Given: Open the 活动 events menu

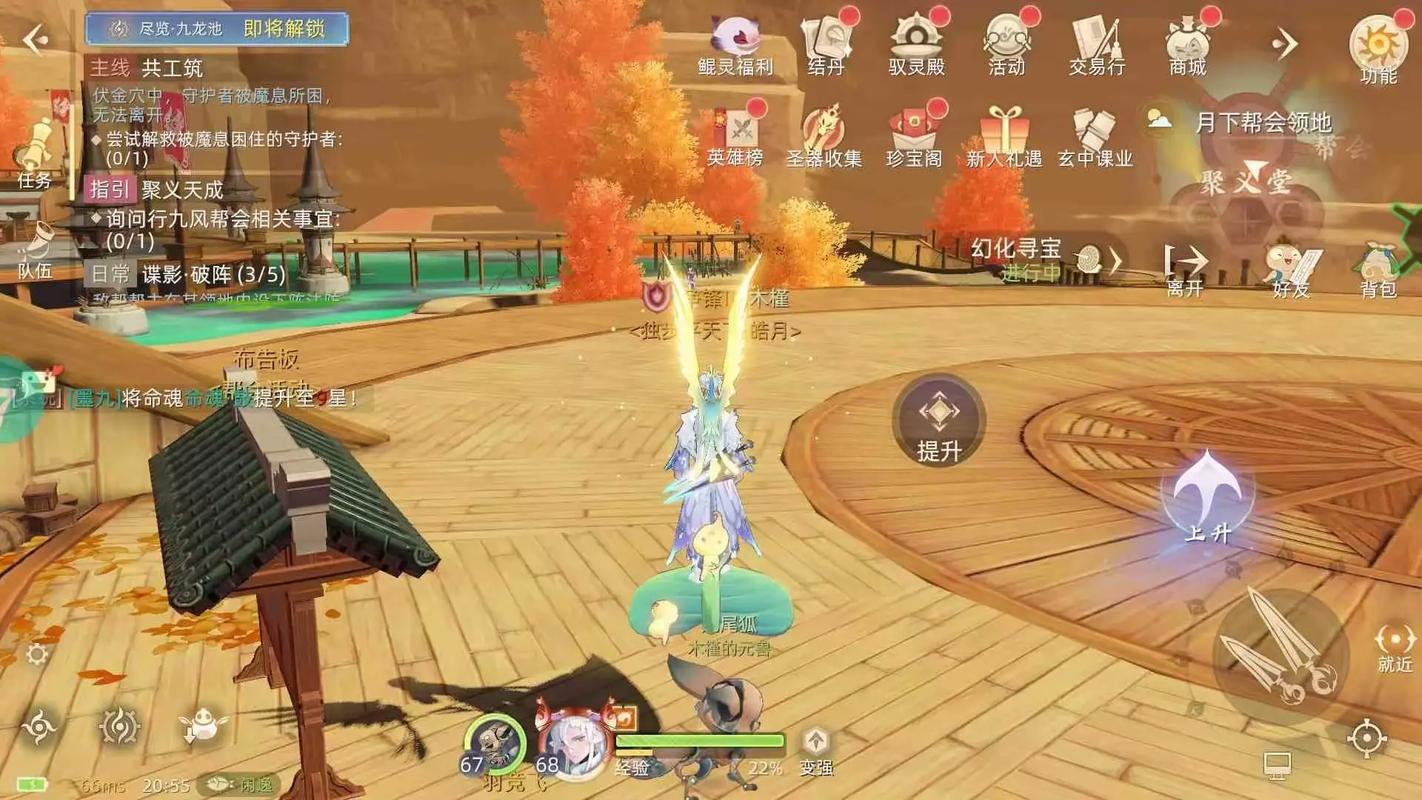Looking at the screenshot, I should tap(1006, 45).
